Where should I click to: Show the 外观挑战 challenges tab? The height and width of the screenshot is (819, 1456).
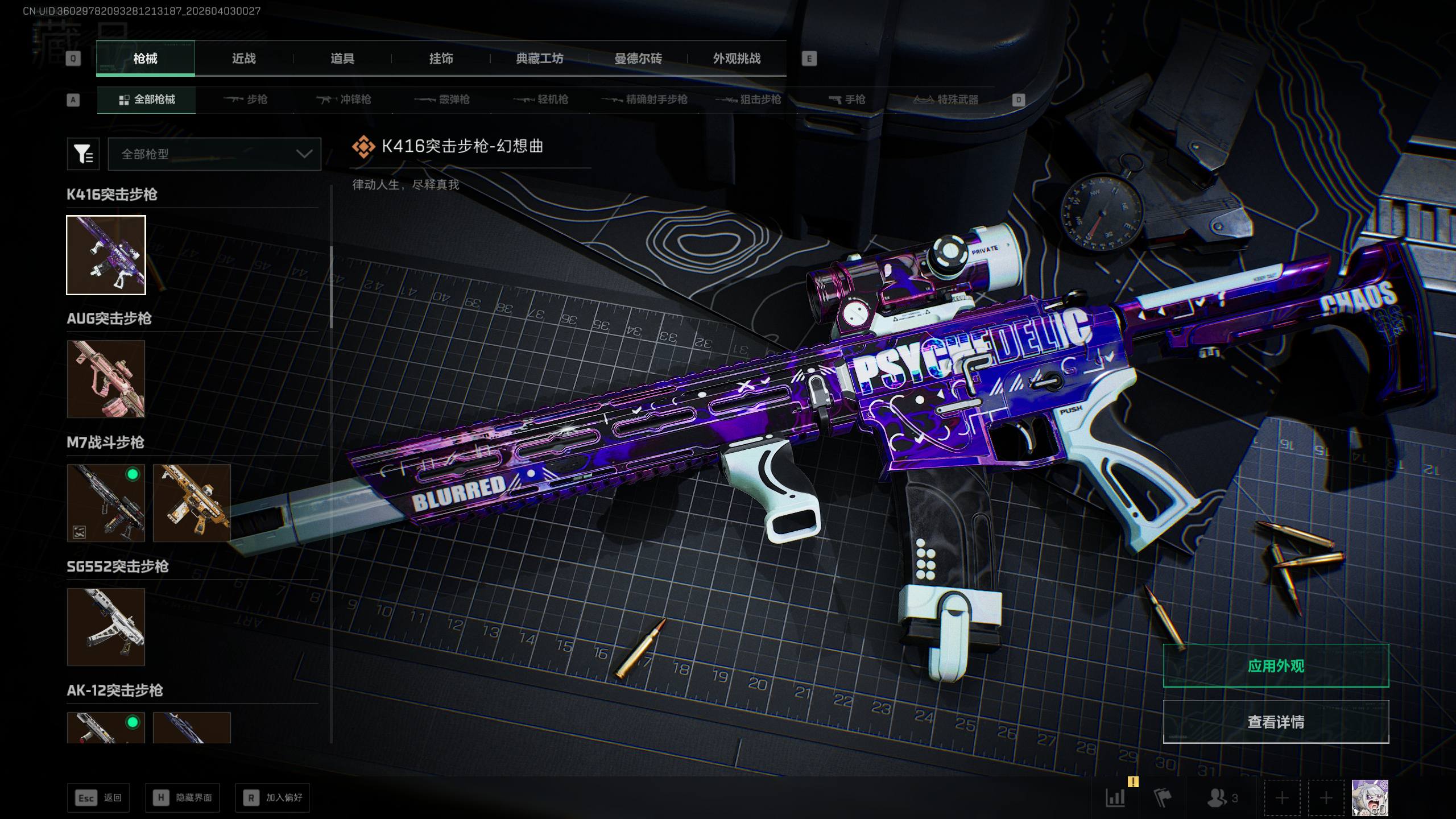[737, 59]
